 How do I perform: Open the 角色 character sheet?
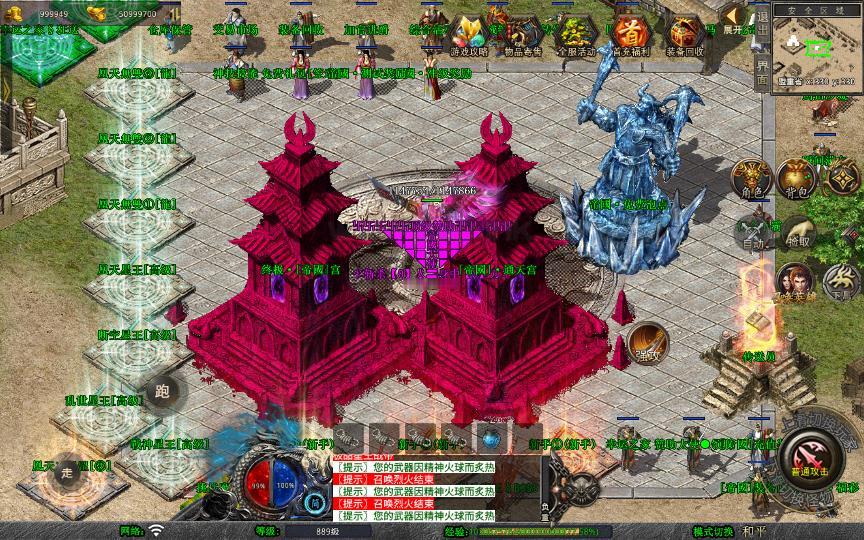pyautogui.click(x=752, y=179)
